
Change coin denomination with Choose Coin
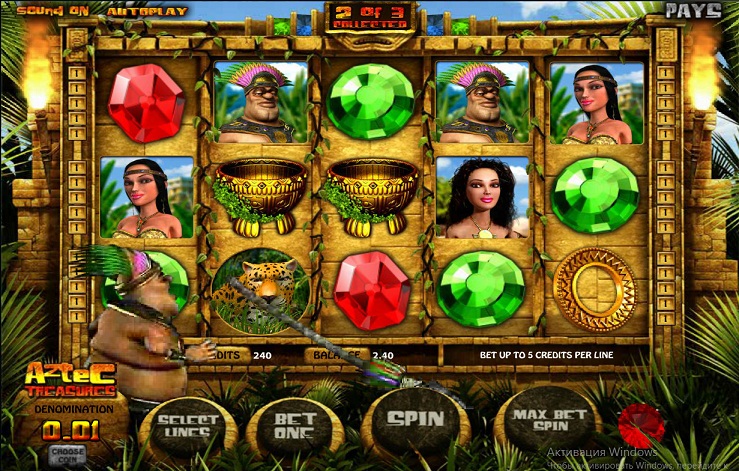(x=67, y=452)
